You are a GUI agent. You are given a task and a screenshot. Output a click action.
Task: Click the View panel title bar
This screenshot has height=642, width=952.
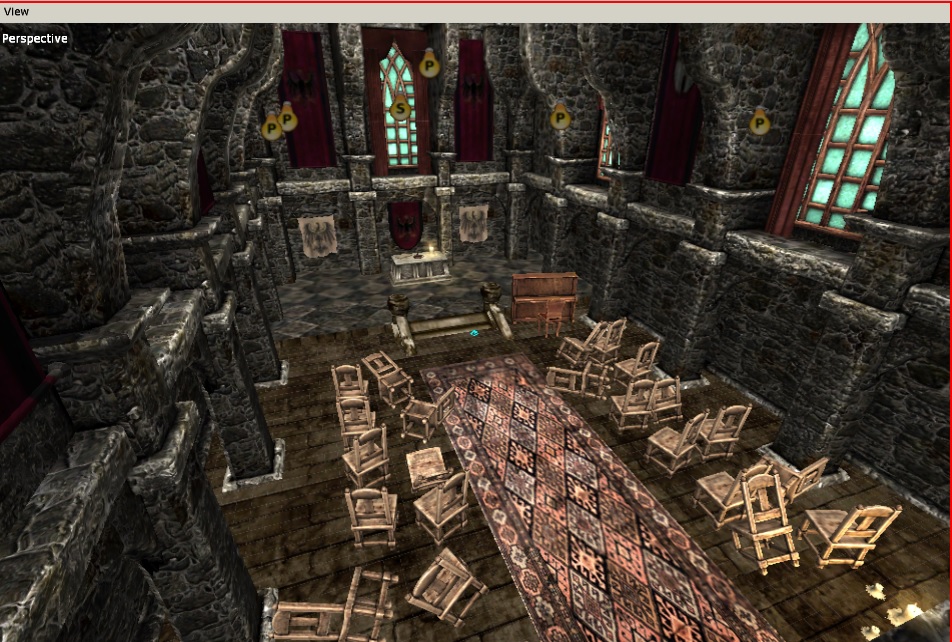point(476,12)
